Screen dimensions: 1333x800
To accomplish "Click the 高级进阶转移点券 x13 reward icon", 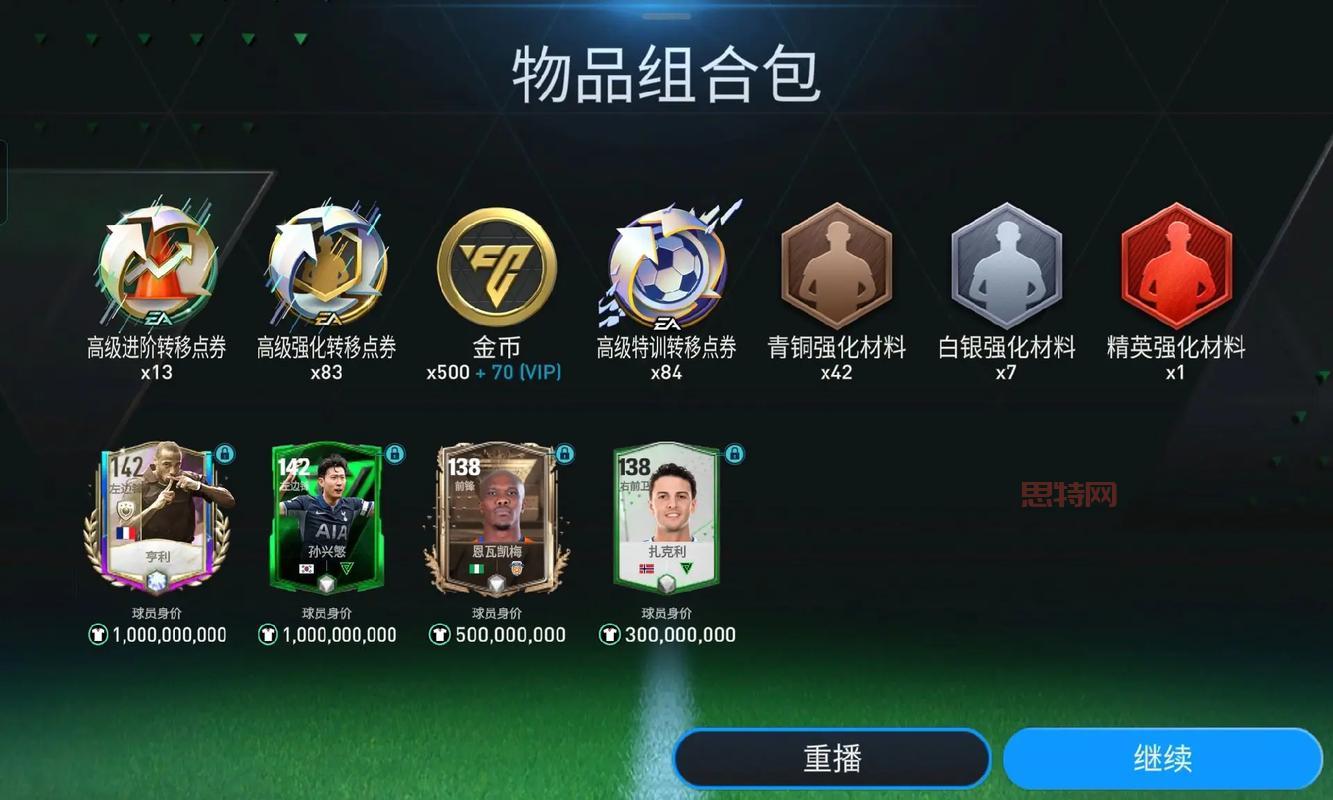I will 157,267.
